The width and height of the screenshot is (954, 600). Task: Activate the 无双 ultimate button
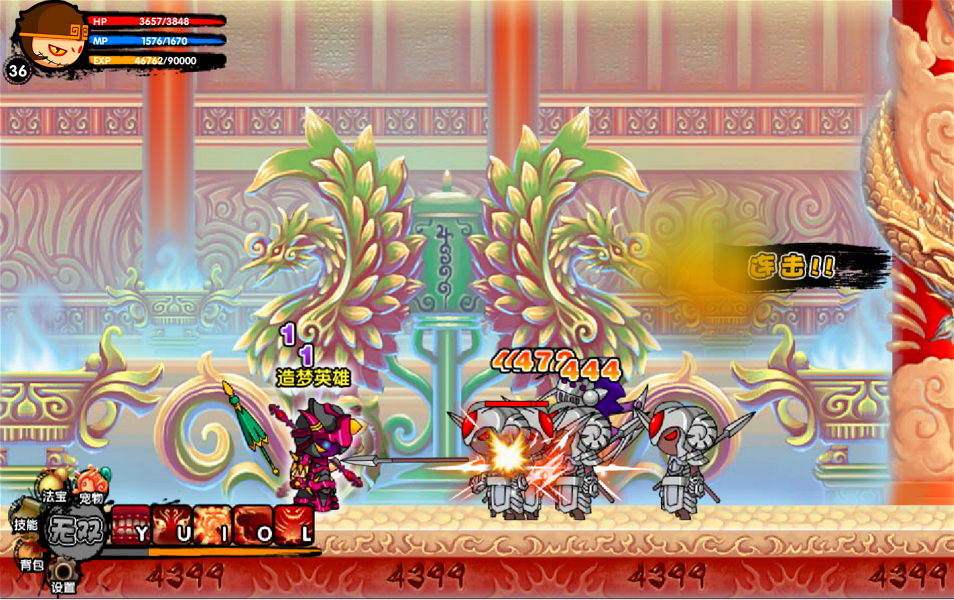[x=71, y=527]
